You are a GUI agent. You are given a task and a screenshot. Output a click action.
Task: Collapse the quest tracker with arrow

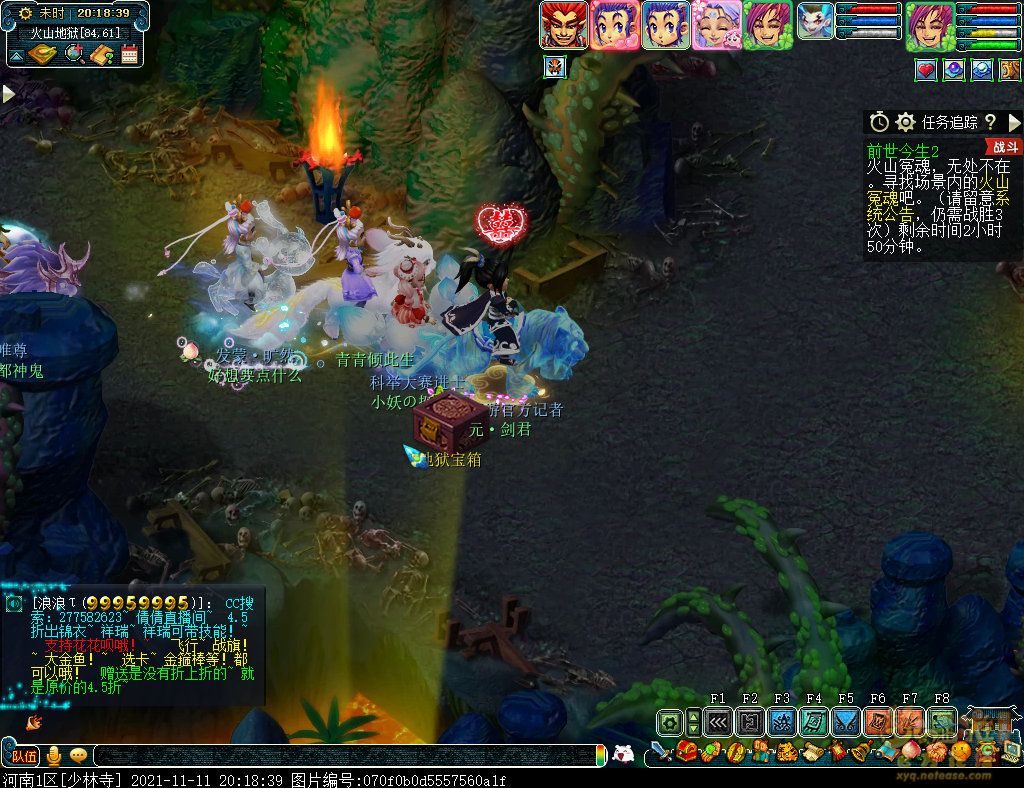[1014, 122]
